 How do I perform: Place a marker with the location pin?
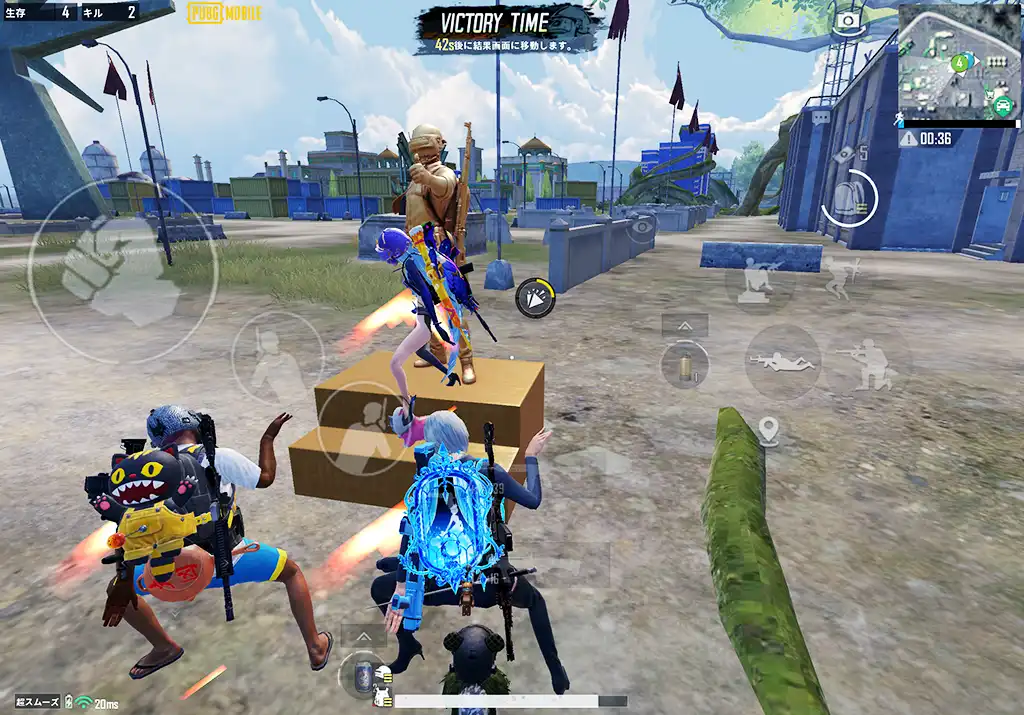pyautogui.click(x=768, y=432)
